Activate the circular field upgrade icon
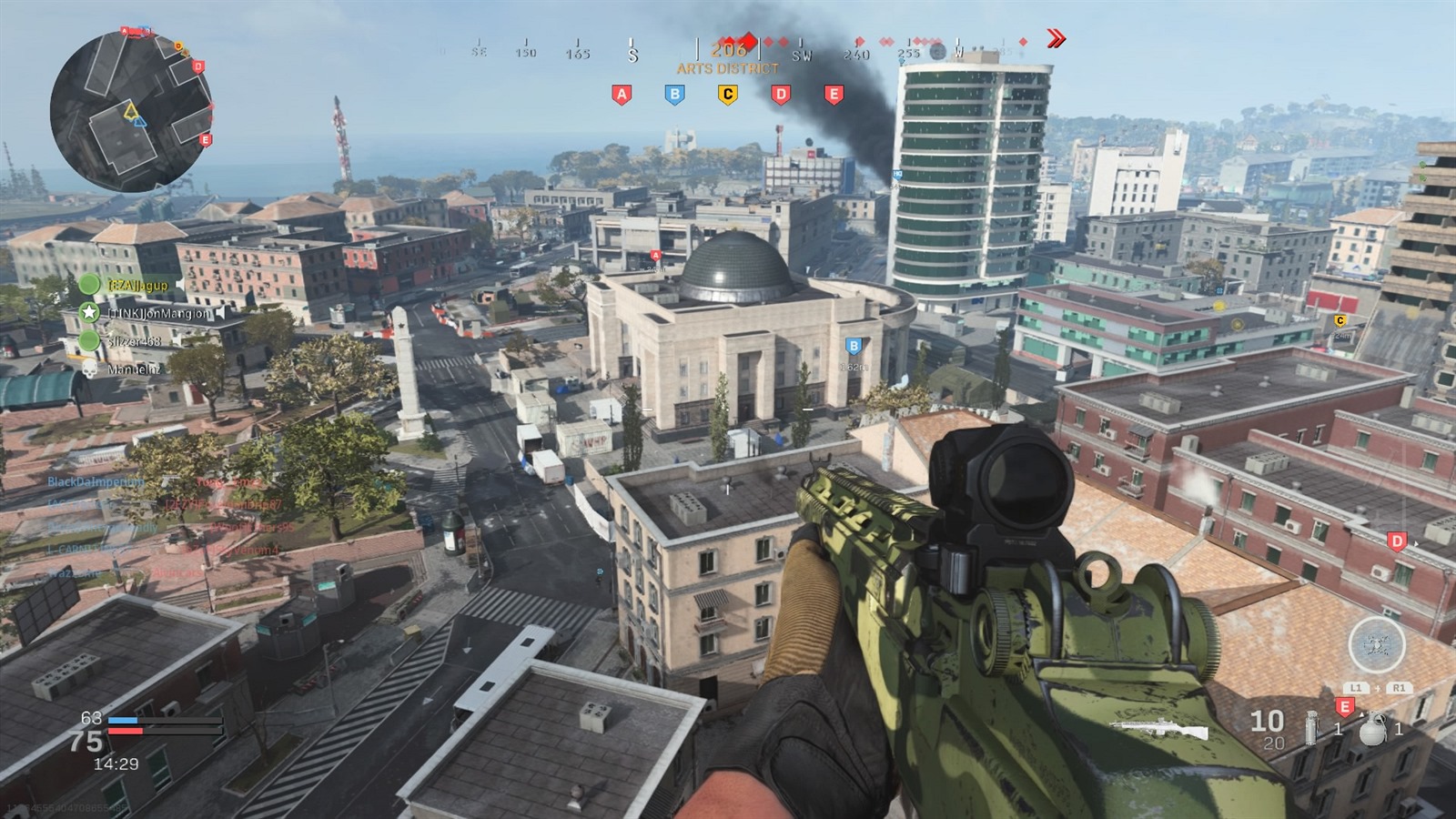Image resolution: width=1456 pixels, height=819 pixels. pos(1376,645)
